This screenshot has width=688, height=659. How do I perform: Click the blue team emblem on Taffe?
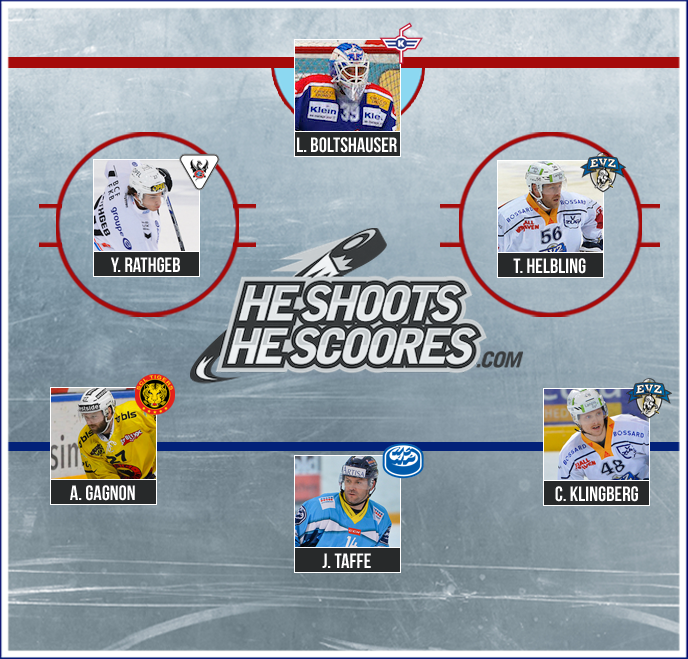click(x=403, y=460)
